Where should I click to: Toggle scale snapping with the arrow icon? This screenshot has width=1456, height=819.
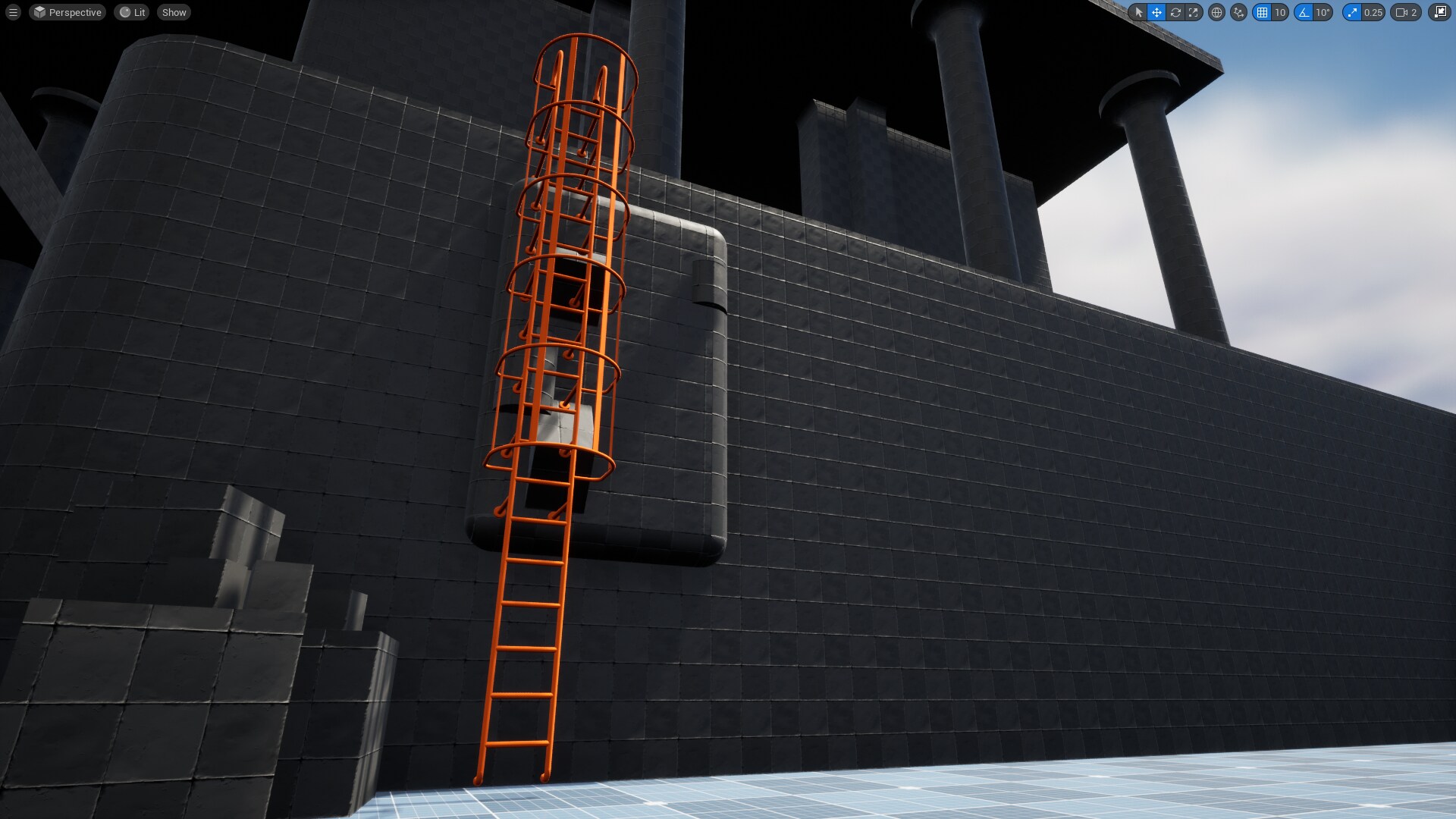pyautogui.click(x=1351, y=12)
